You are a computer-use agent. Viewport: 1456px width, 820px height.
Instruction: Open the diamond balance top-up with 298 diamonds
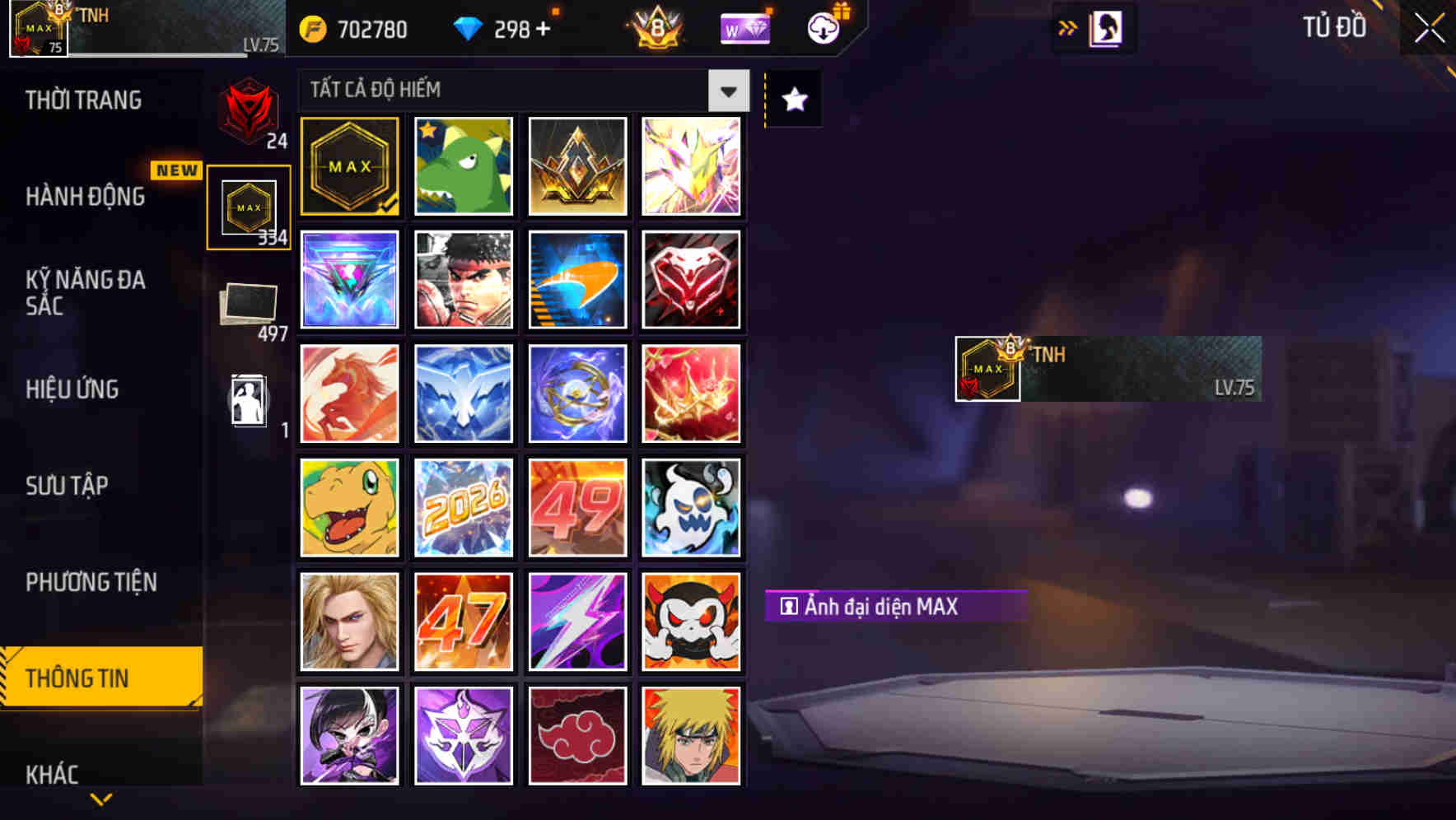[x=507, y=28]
